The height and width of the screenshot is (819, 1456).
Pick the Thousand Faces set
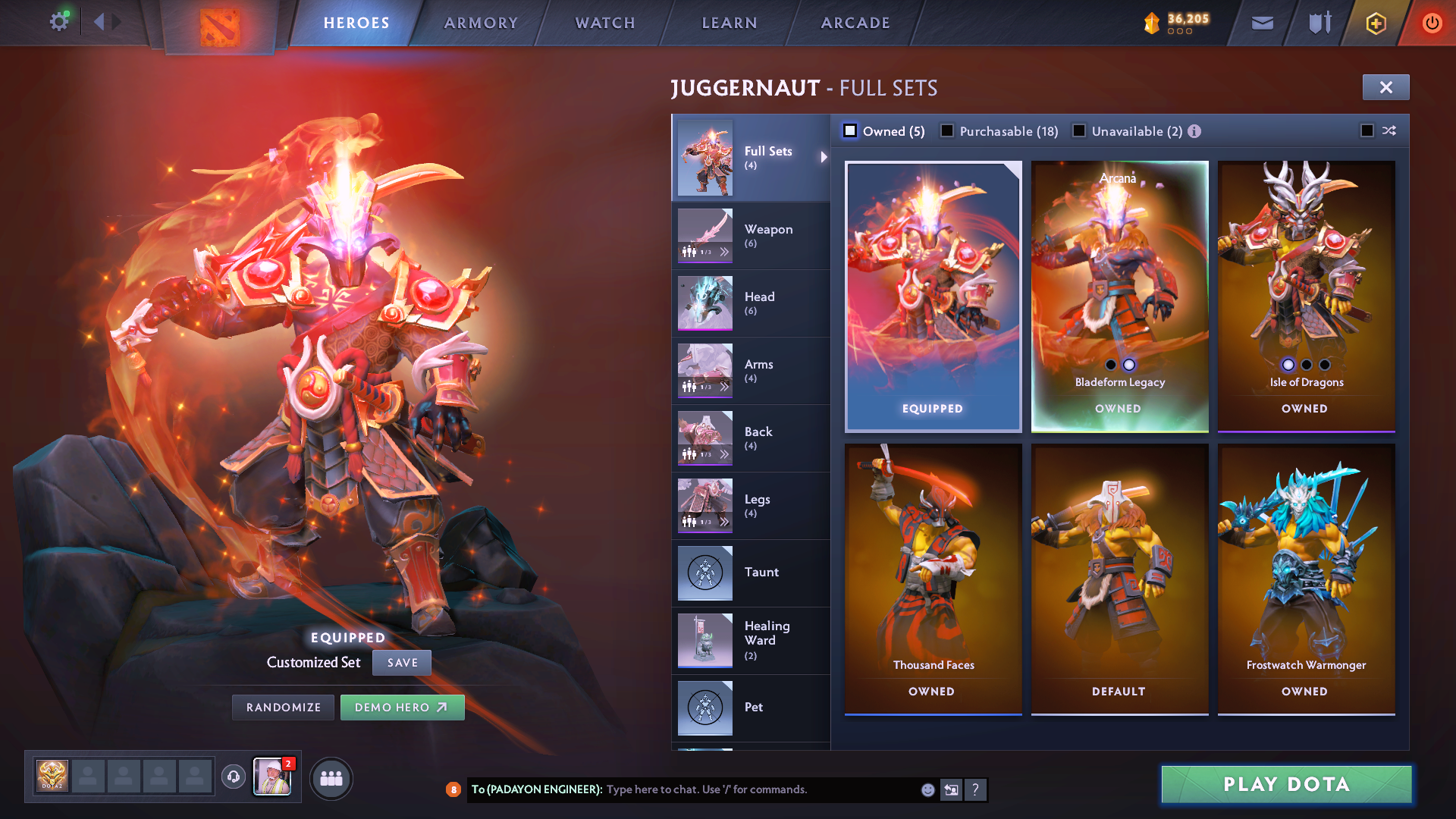[933, 579]
